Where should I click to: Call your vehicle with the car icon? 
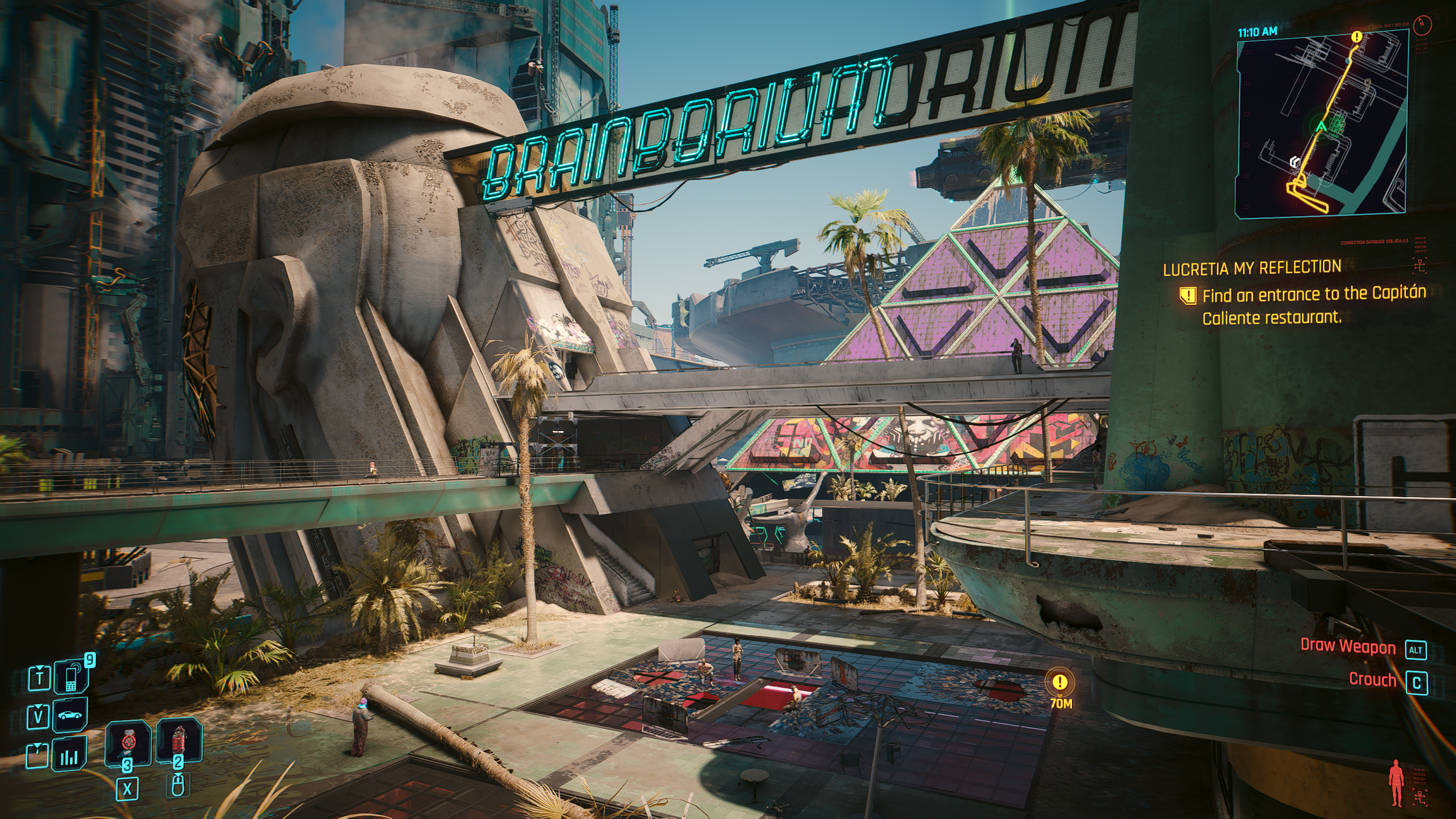click(71, 715)
